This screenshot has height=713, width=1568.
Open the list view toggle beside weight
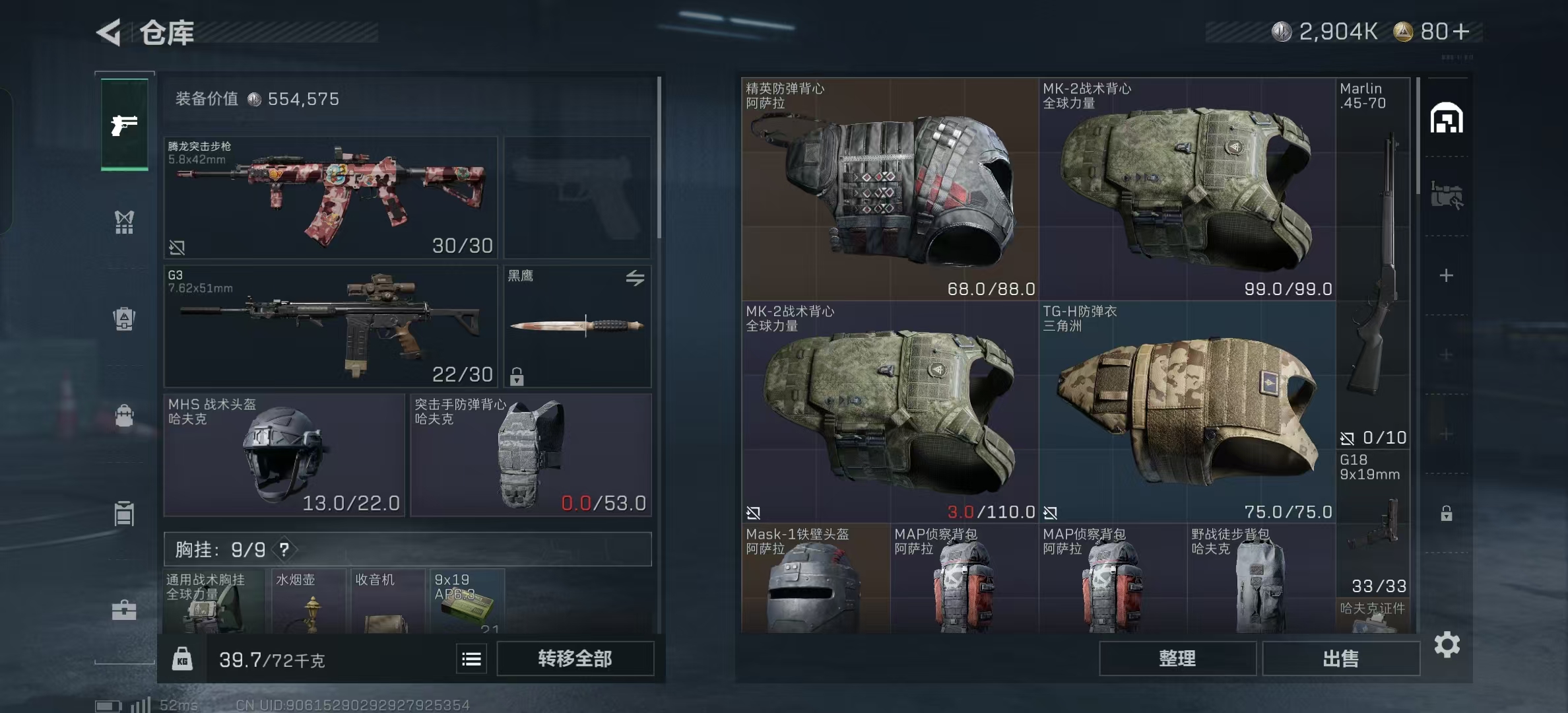tap(471, 659)
